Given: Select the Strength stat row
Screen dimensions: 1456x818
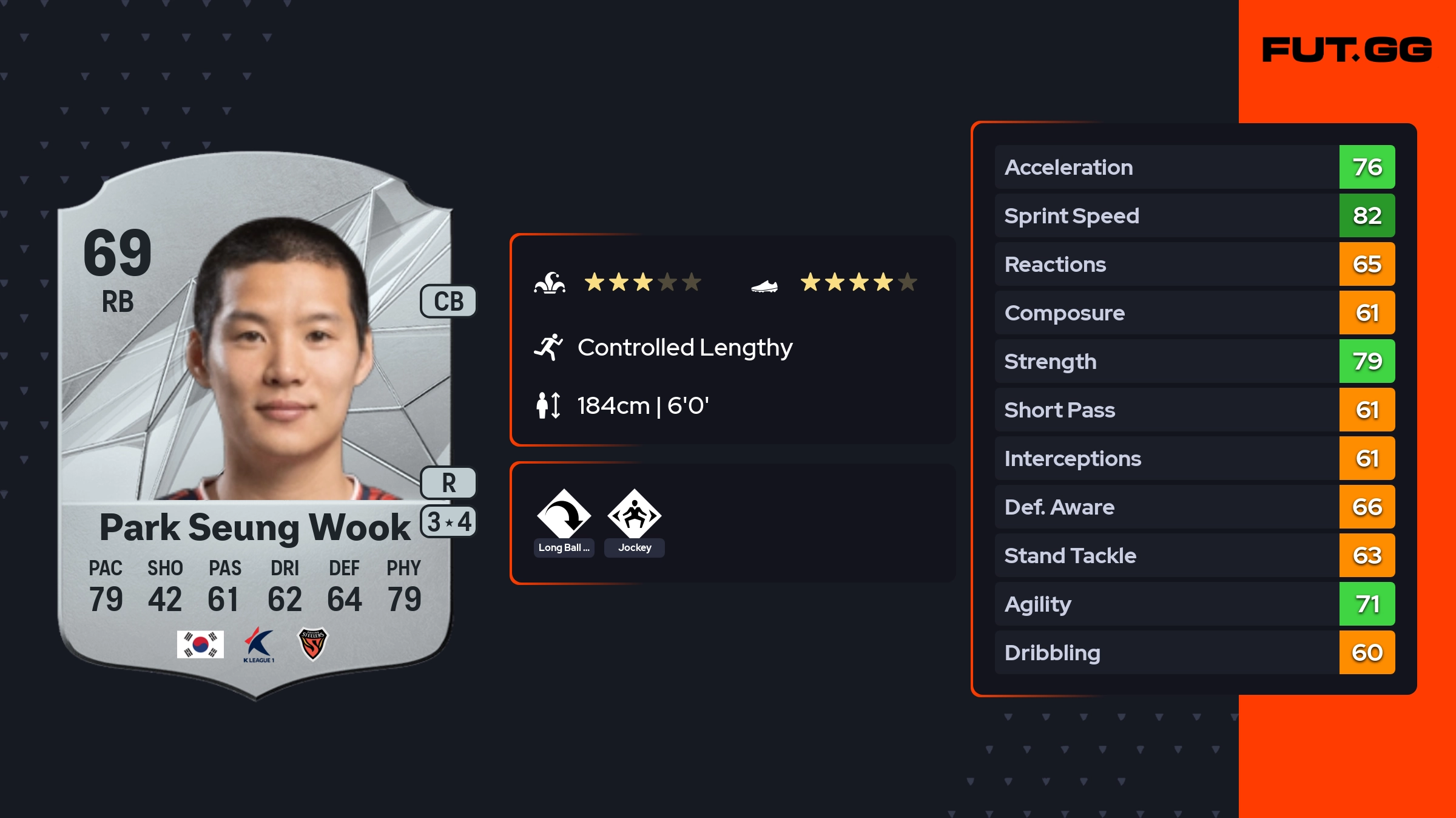Looking at the screenshot, I should click(x=1194, y=361).
